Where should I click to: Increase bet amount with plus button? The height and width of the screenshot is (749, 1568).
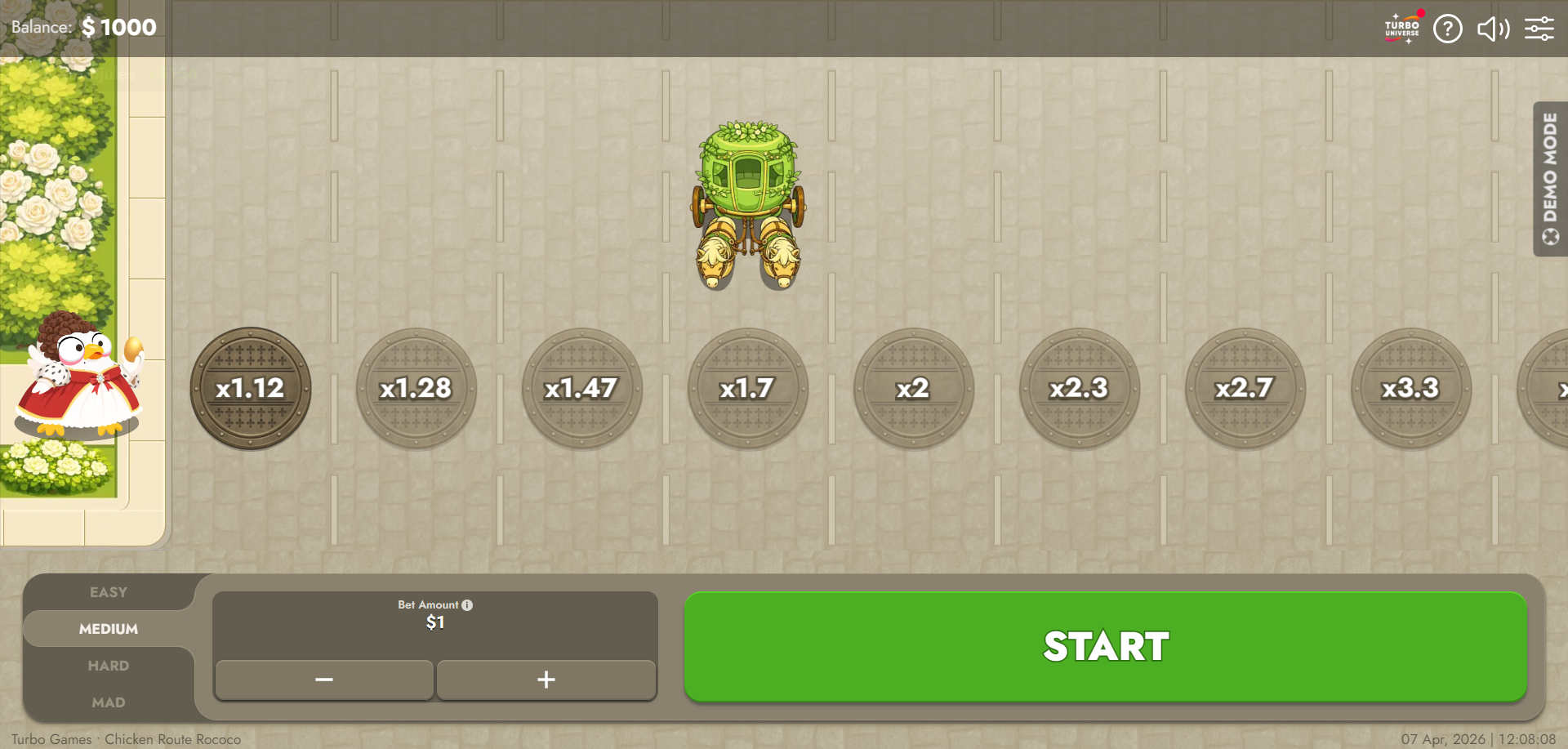(x=546, y=680)
